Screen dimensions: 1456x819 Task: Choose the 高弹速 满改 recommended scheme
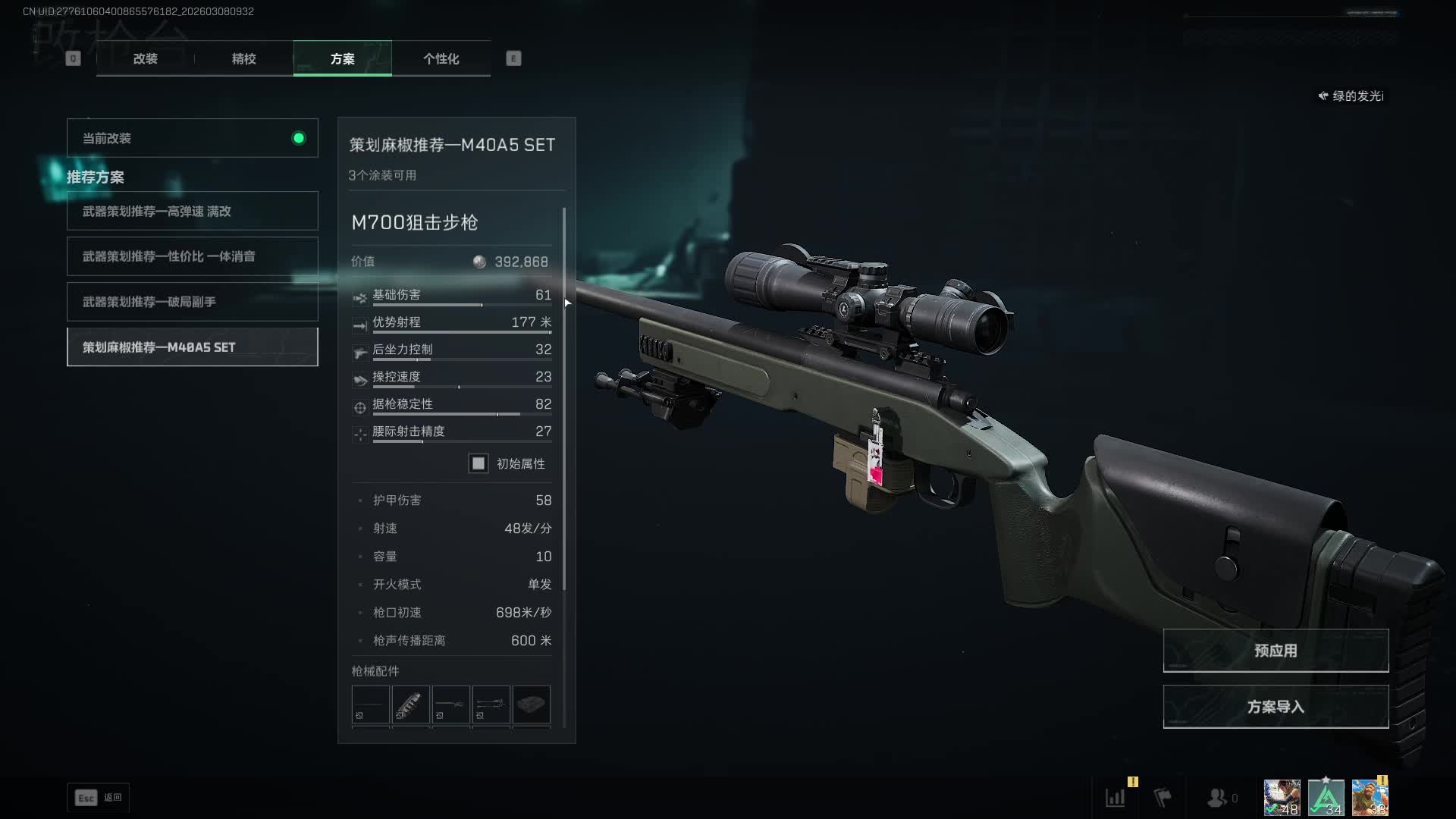coord(192,211)
